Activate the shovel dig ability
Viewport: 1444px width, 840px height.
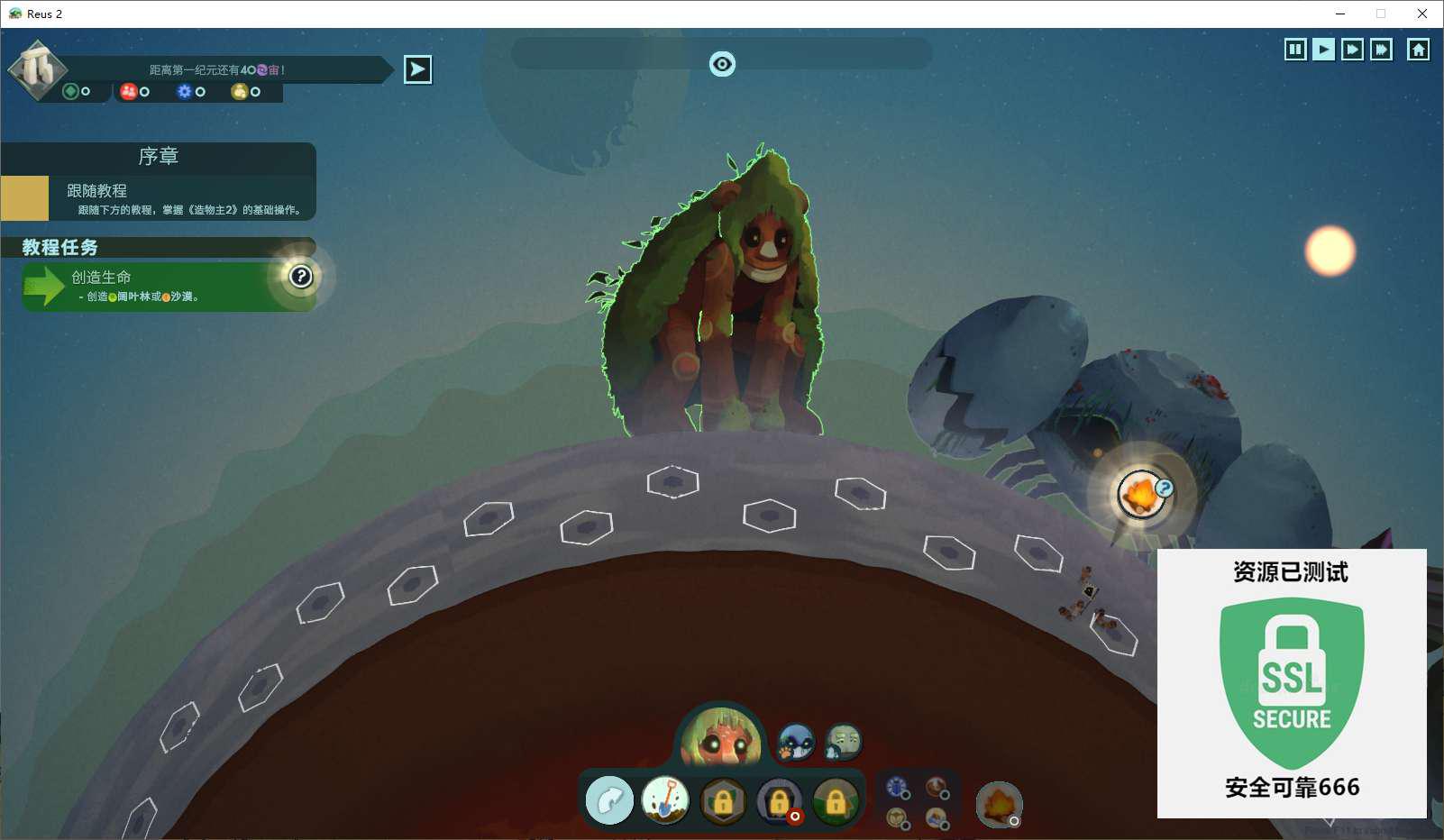pos(665,800)
